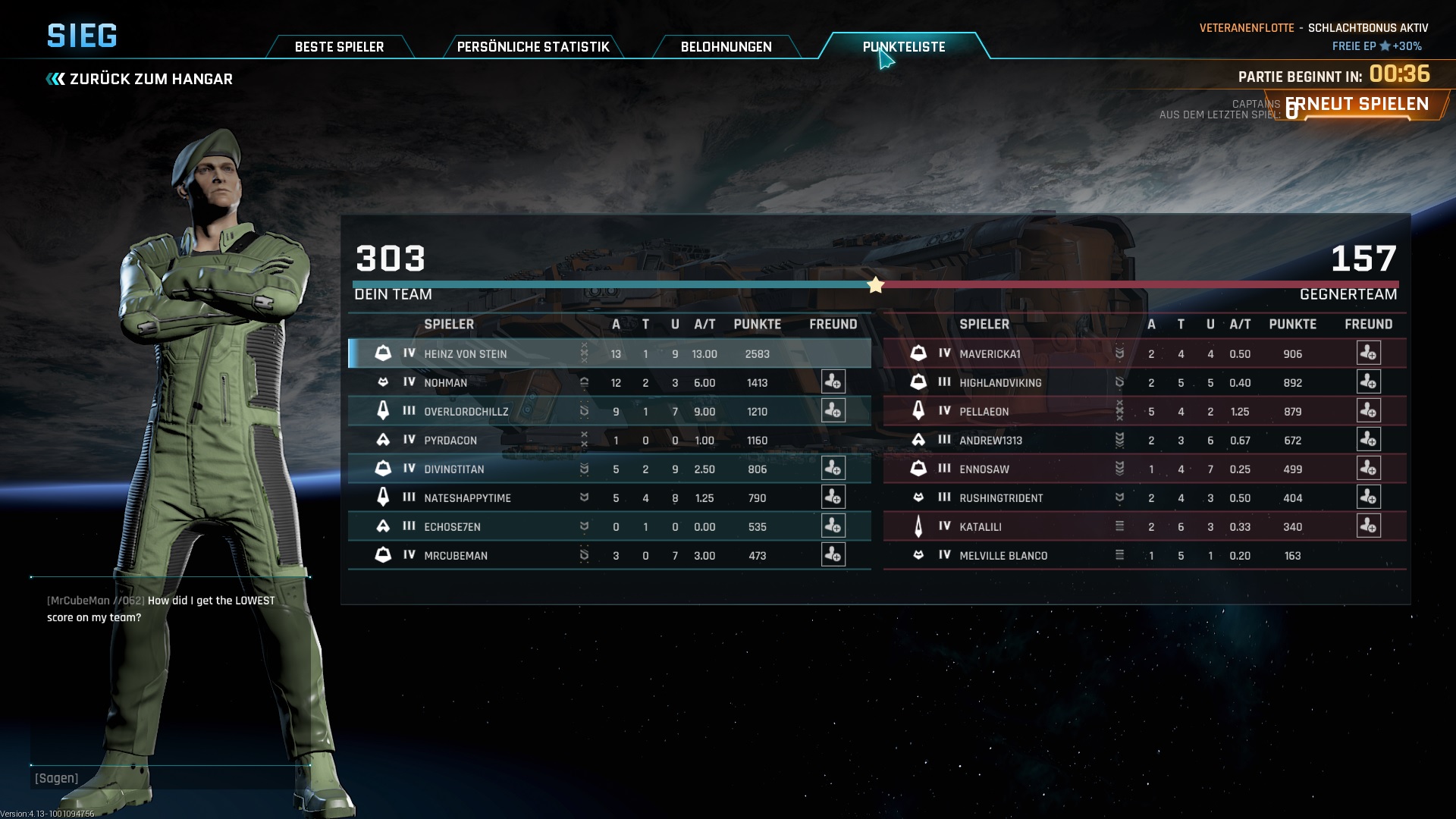Switch to the Beste Spieler tab
The image size is (1456, 819).
(339, 47)
